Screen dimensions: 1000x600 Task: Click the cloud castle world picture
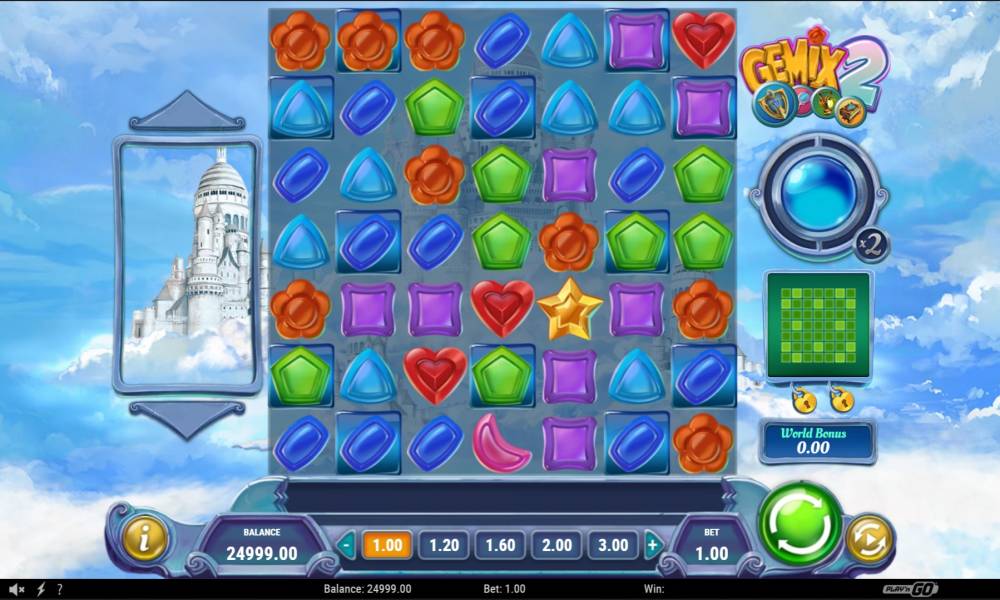[188, 265]
